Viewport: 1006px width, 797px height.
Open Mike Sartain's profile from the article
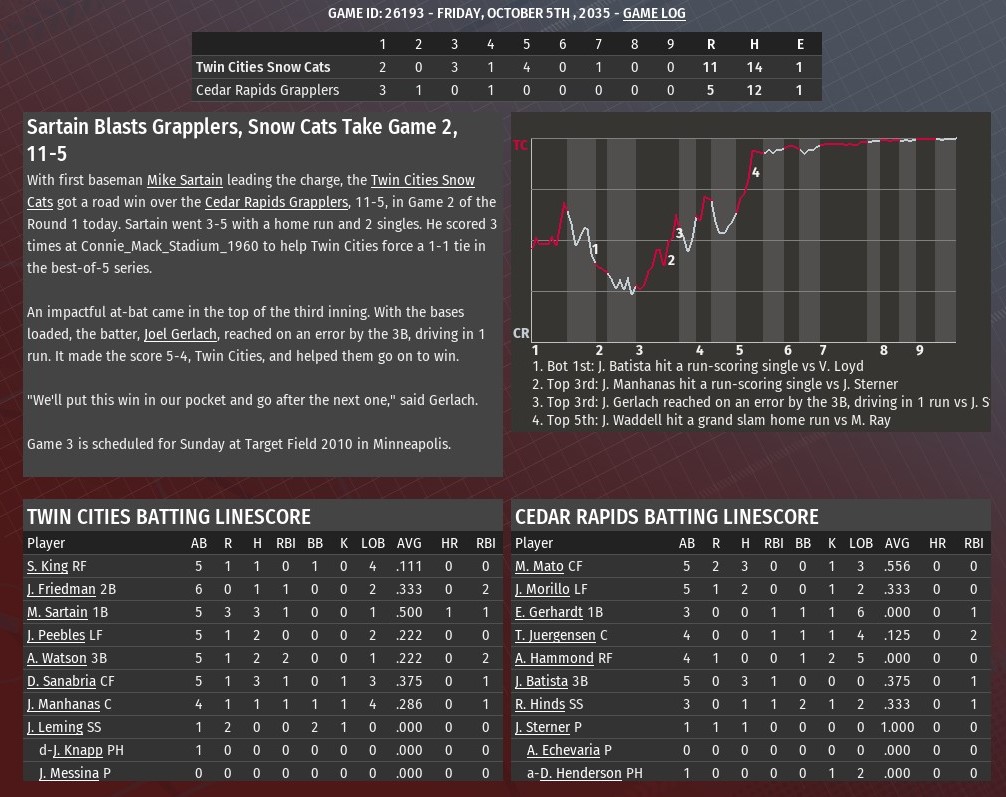[x=185, y=180]
